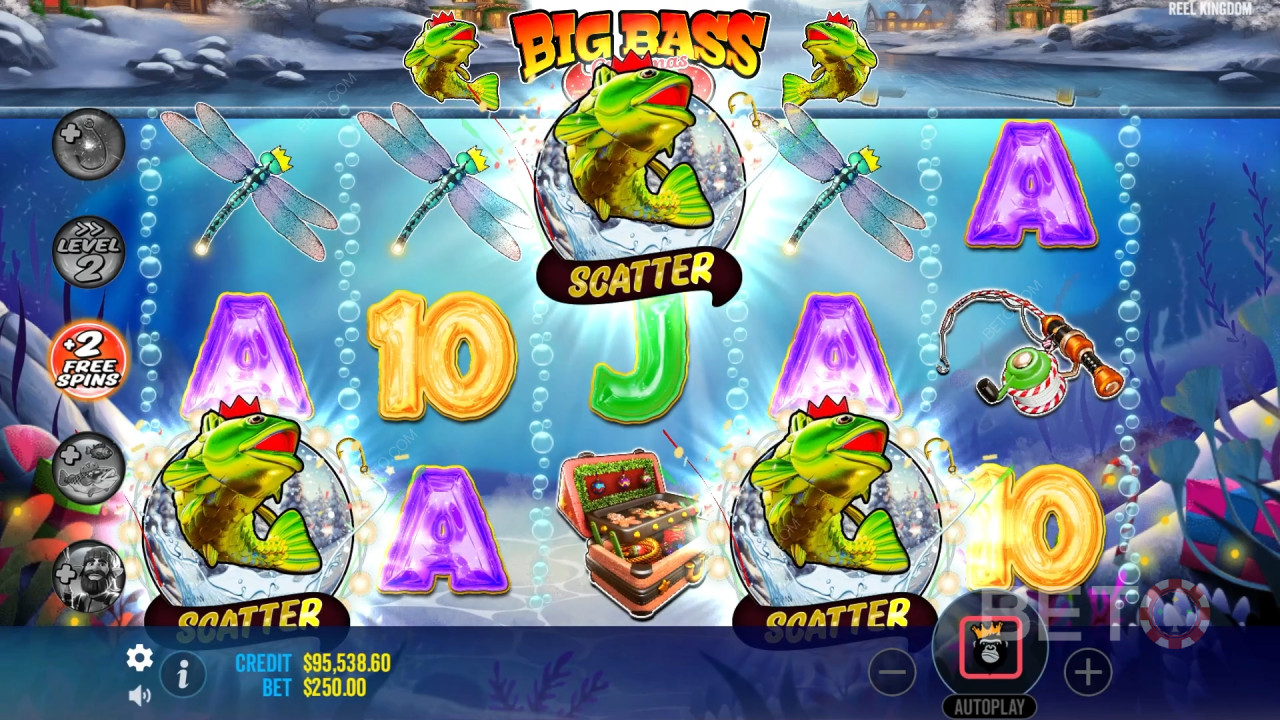Select the +2 Free Spins modifier

(x=88, y=359)
